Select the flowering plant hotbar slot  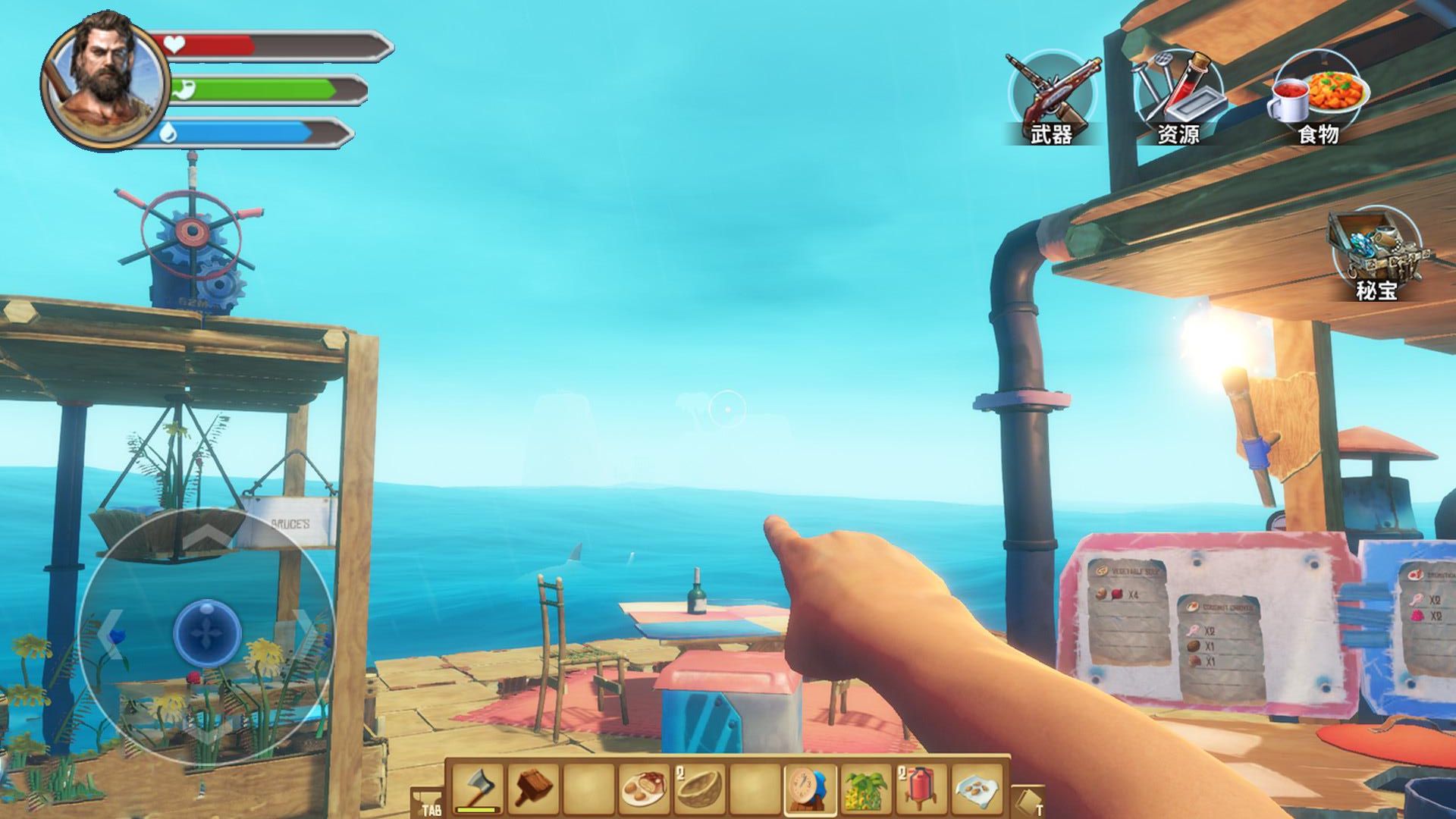[x=864, y=789]
